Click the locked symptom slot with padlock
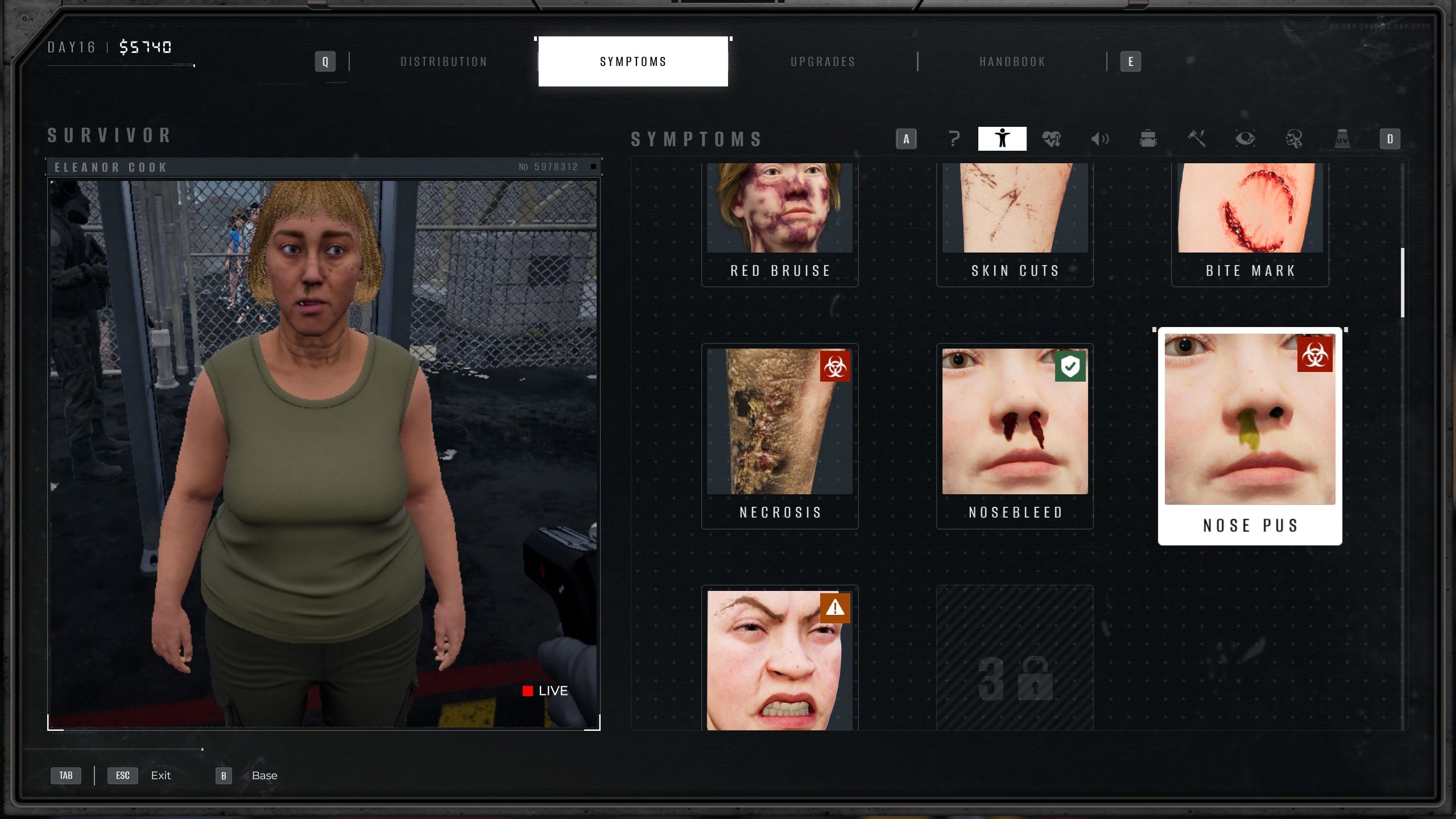Image resolution: width=1456 pixels, height=819 pixels. click(1015, 660)
